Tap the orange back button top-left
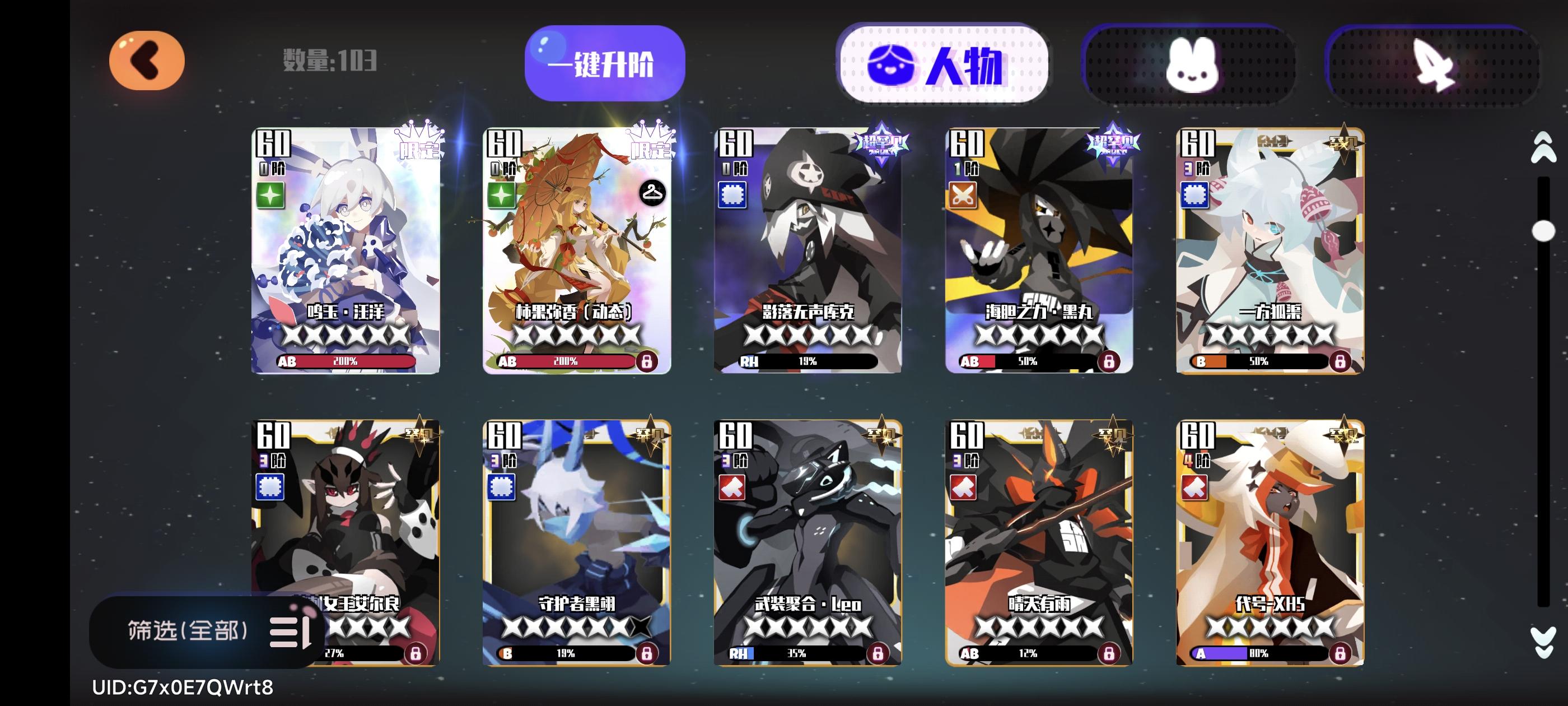Screen dimensions: 1568x706 pyautogui.click(x=146, y=61)
